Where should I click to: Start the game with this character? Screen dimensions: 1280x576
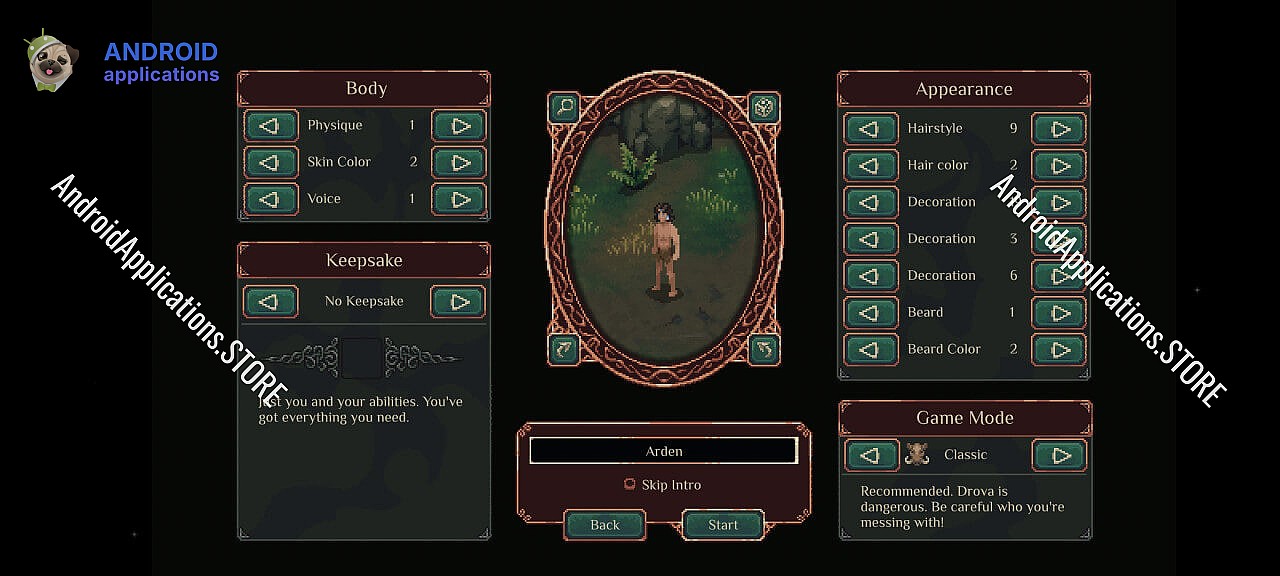(x=722, y=525)
